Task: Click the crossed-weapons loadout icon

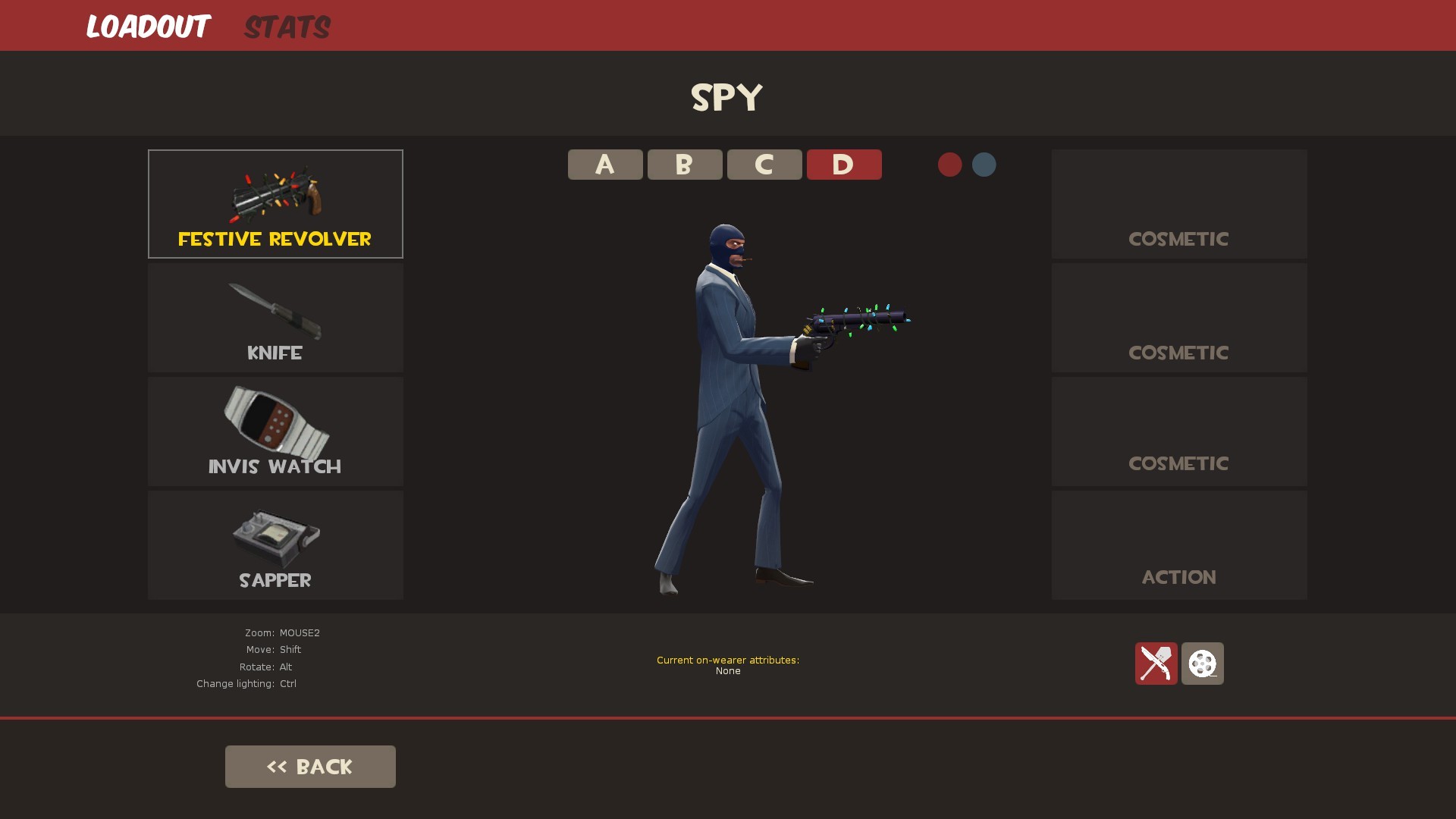Action: point(1156,663)
